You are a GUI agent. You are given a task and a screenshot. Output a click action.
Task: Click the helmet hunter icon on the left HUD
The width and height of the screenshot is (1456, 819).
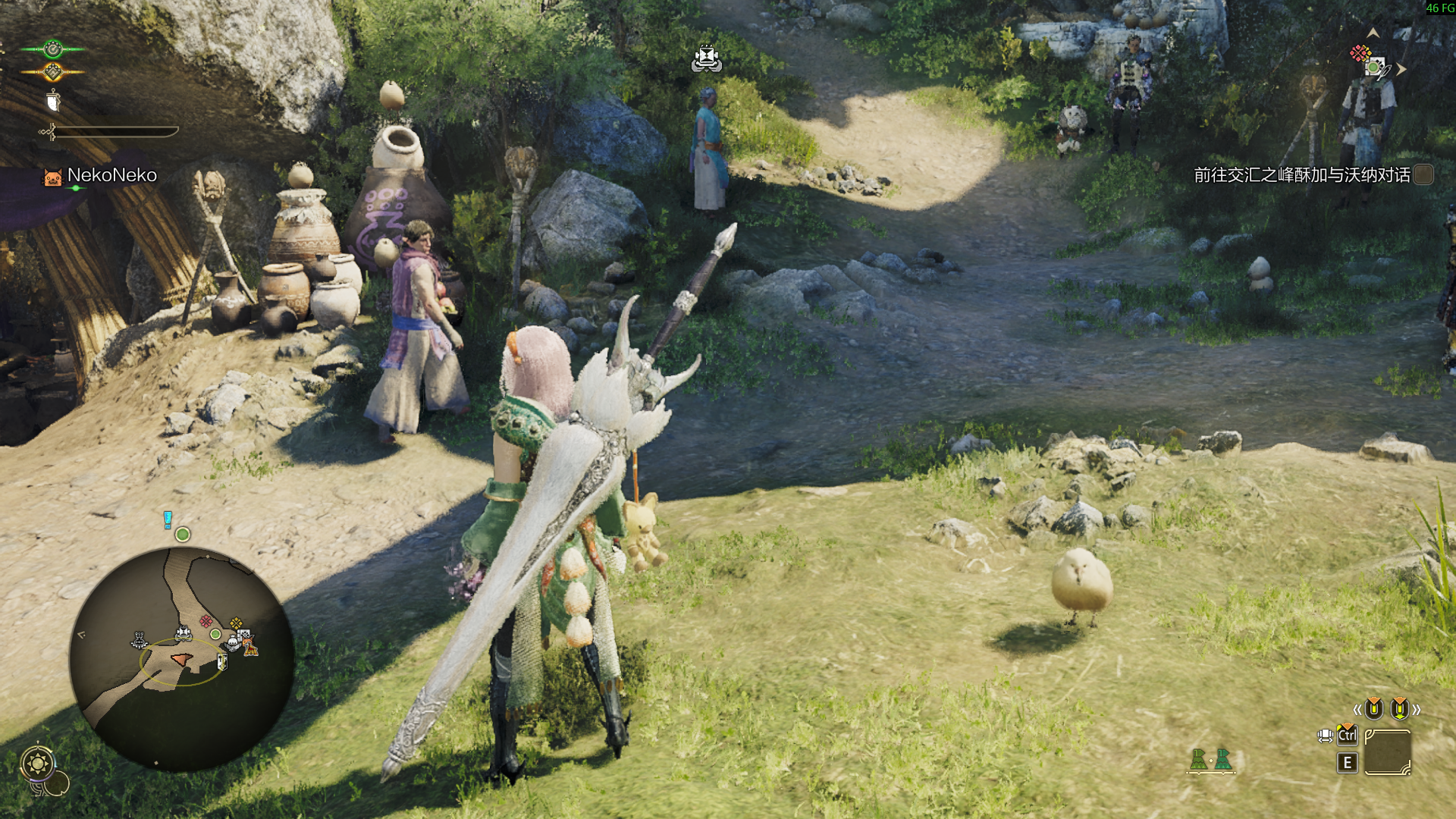pos(53,101)
